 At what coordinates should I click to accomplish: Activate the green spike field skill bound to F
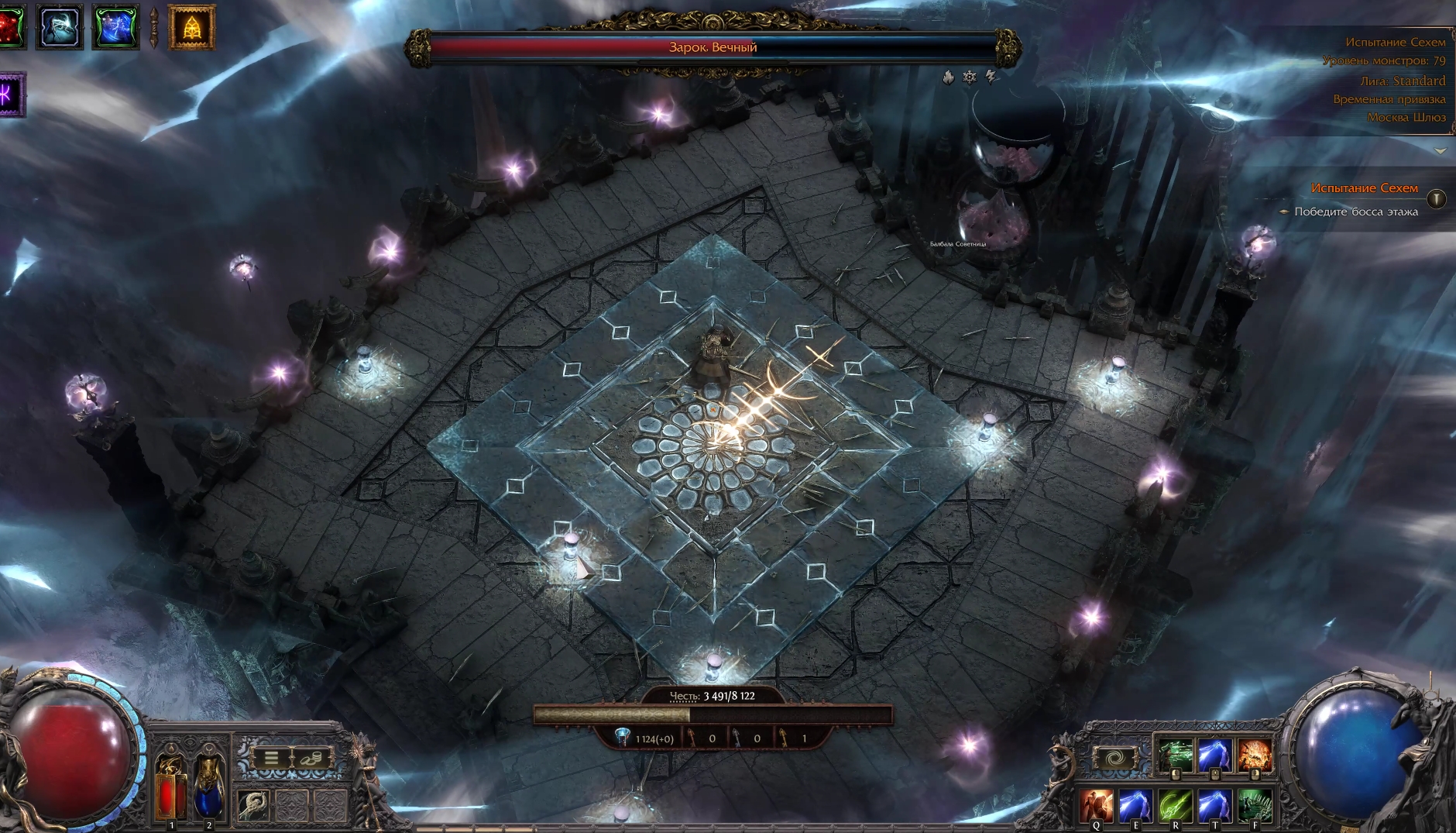(x=1255, y=806)
